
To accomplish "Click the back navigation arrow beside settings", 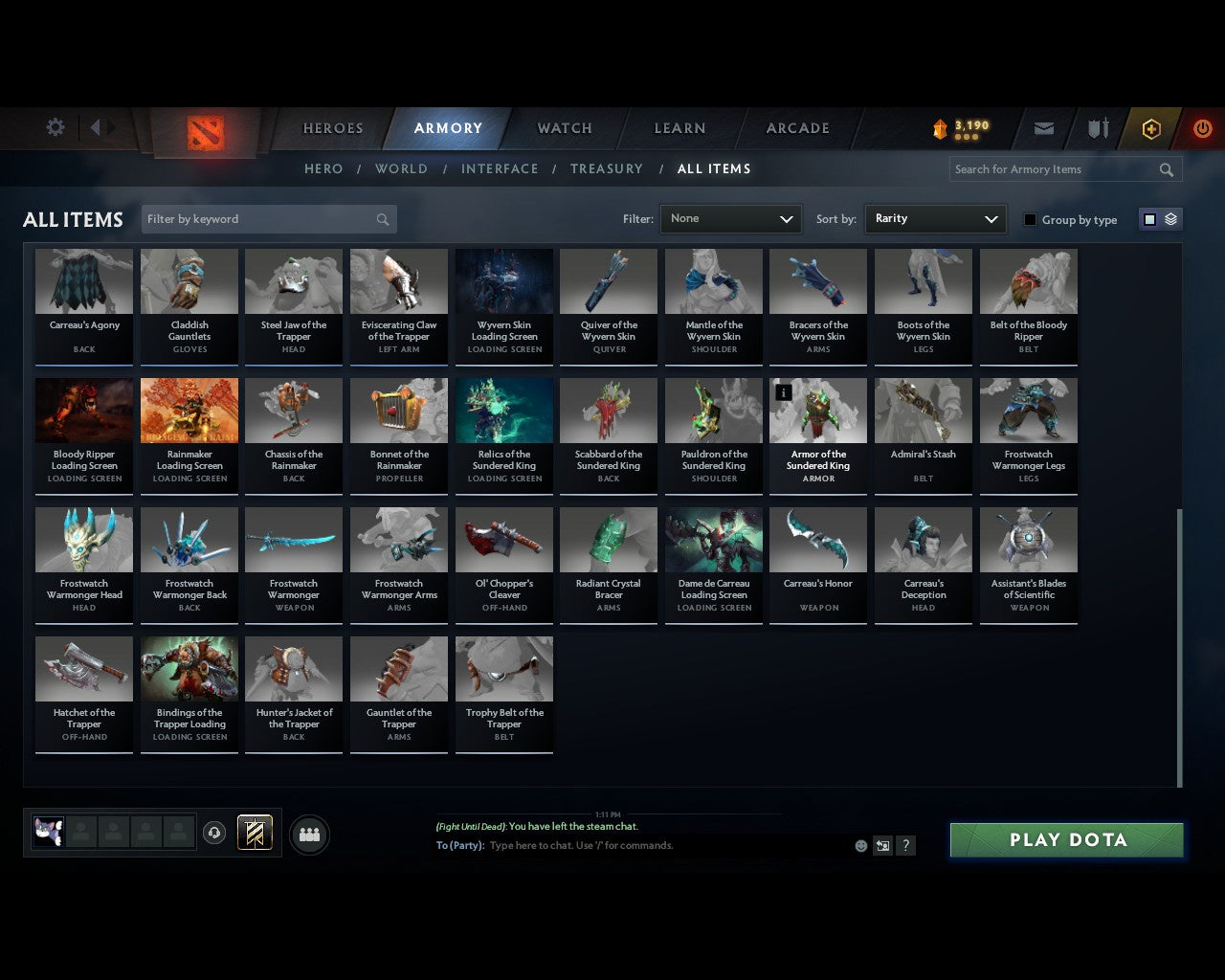I will pos(96,127).
